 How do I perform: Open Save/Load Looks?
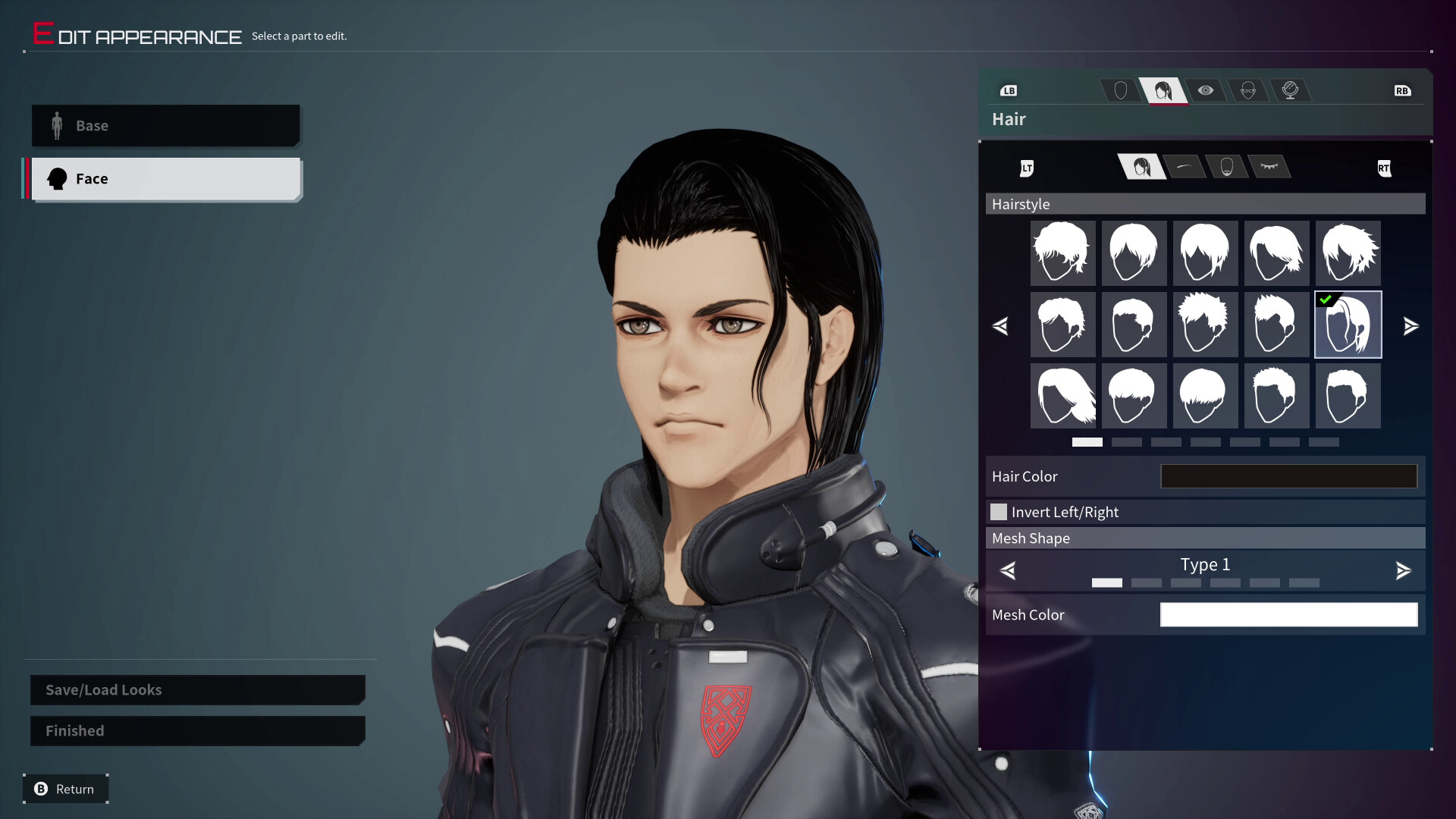tap(196, 689)
